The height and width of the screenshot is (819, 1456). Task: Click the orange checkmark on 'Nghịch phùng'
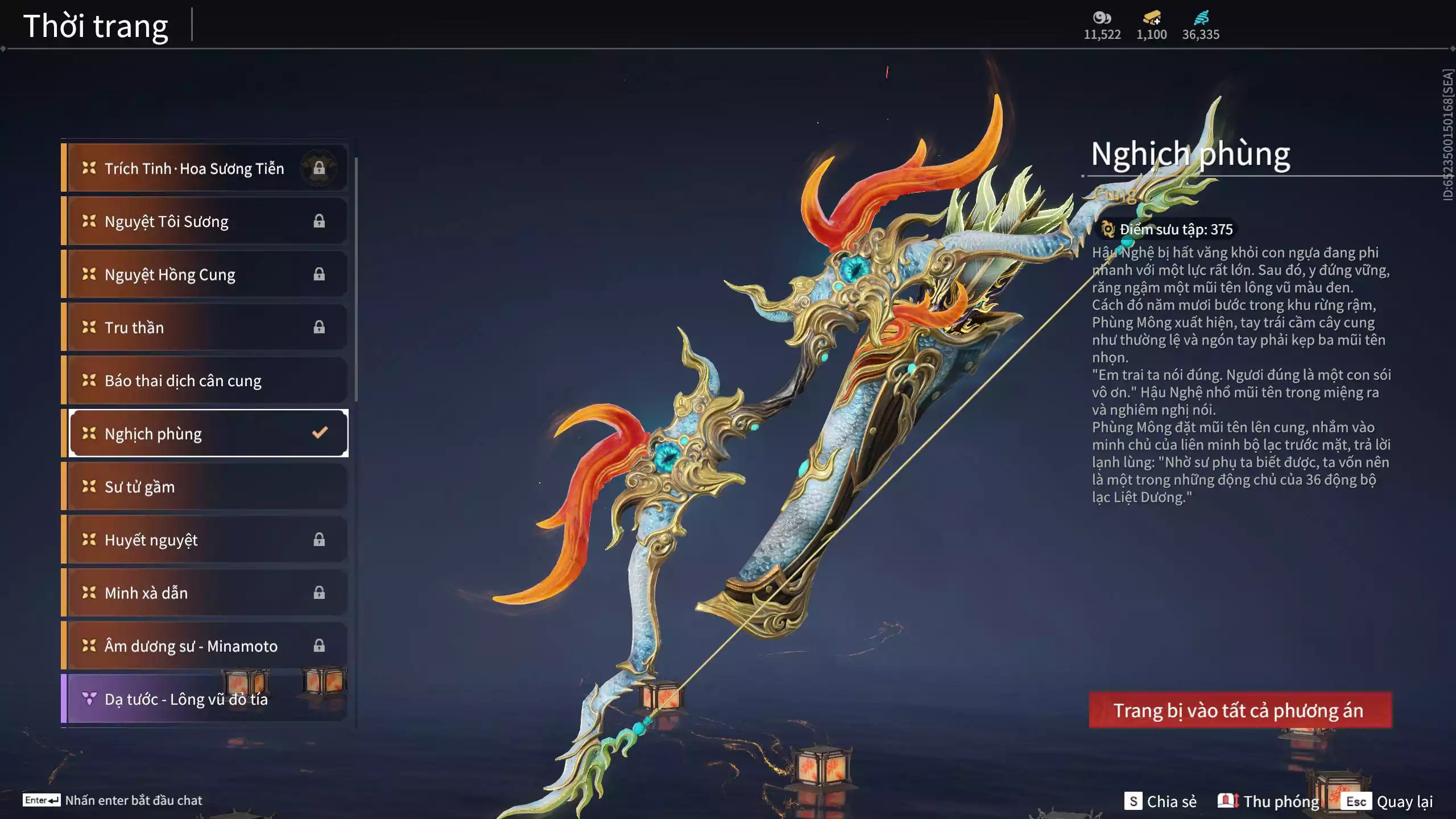[x=319, y=433]
